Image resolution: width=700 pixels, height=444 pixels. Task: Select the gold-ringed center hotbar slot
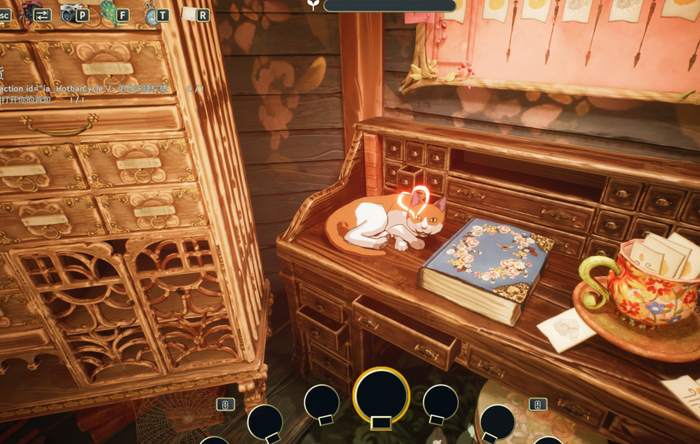[381, 396]
